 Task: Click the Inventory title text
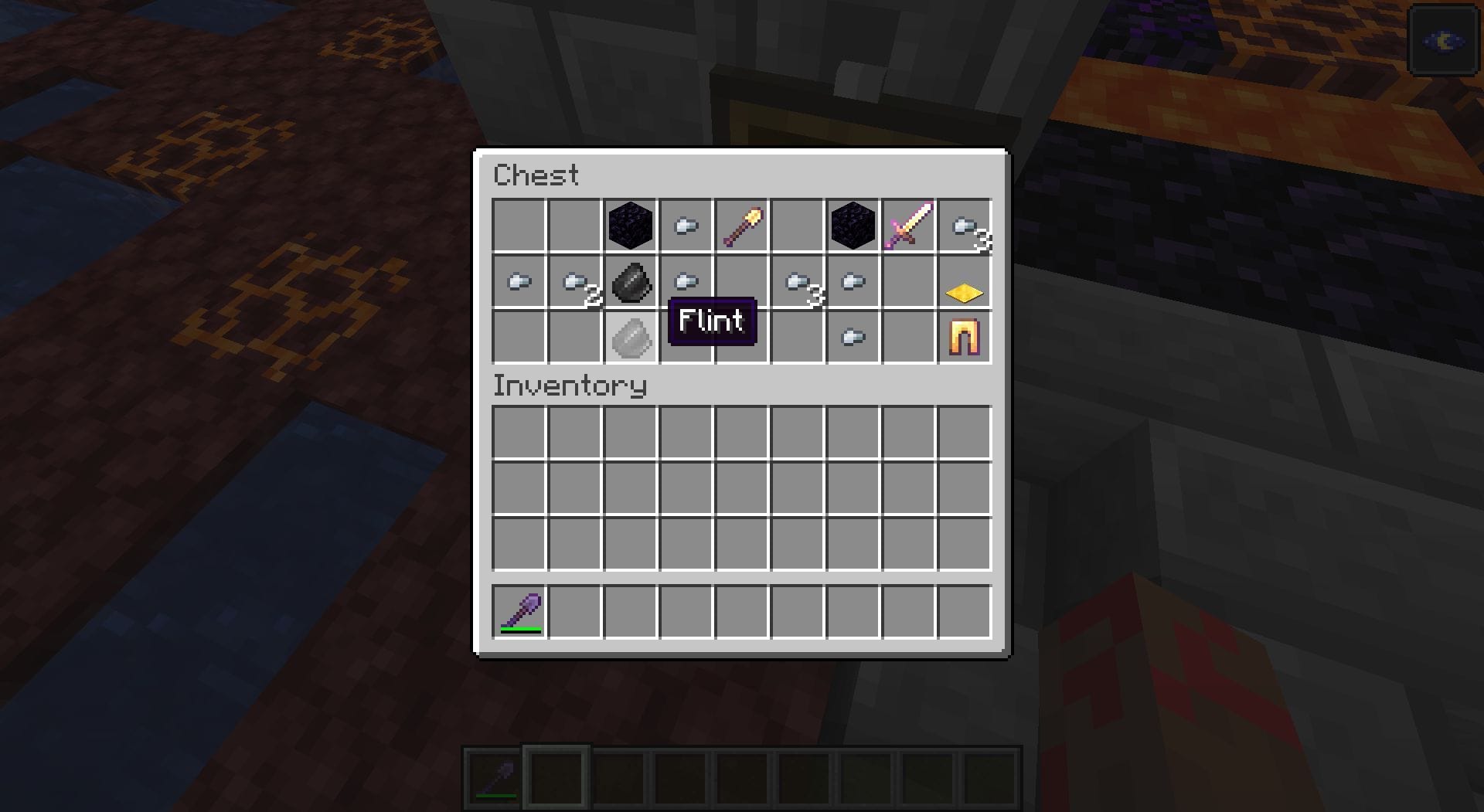pos(570,386)
